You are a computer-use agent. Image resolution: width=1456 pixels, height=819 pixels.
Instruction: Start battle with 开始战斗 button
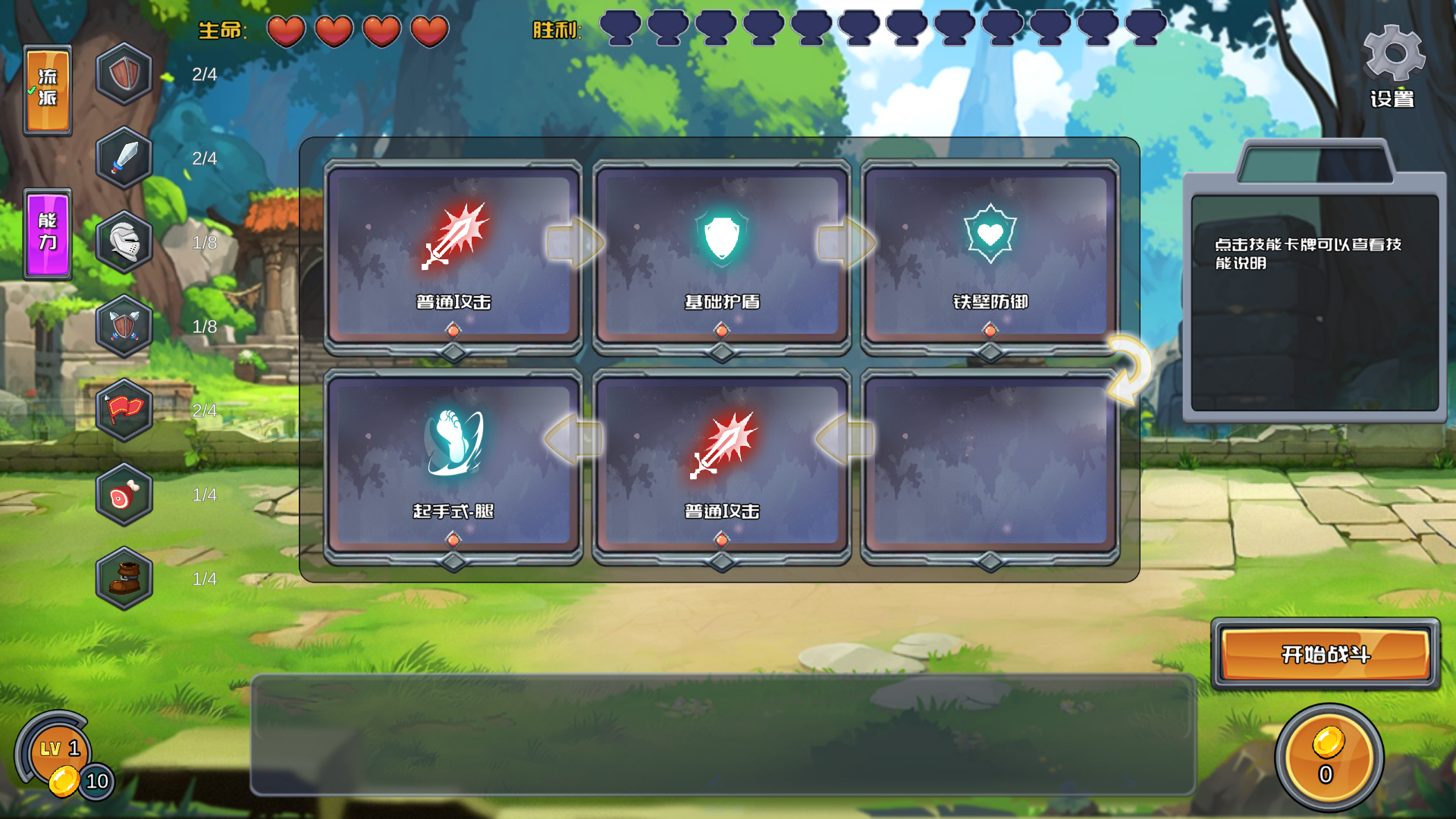(1325, 654)
